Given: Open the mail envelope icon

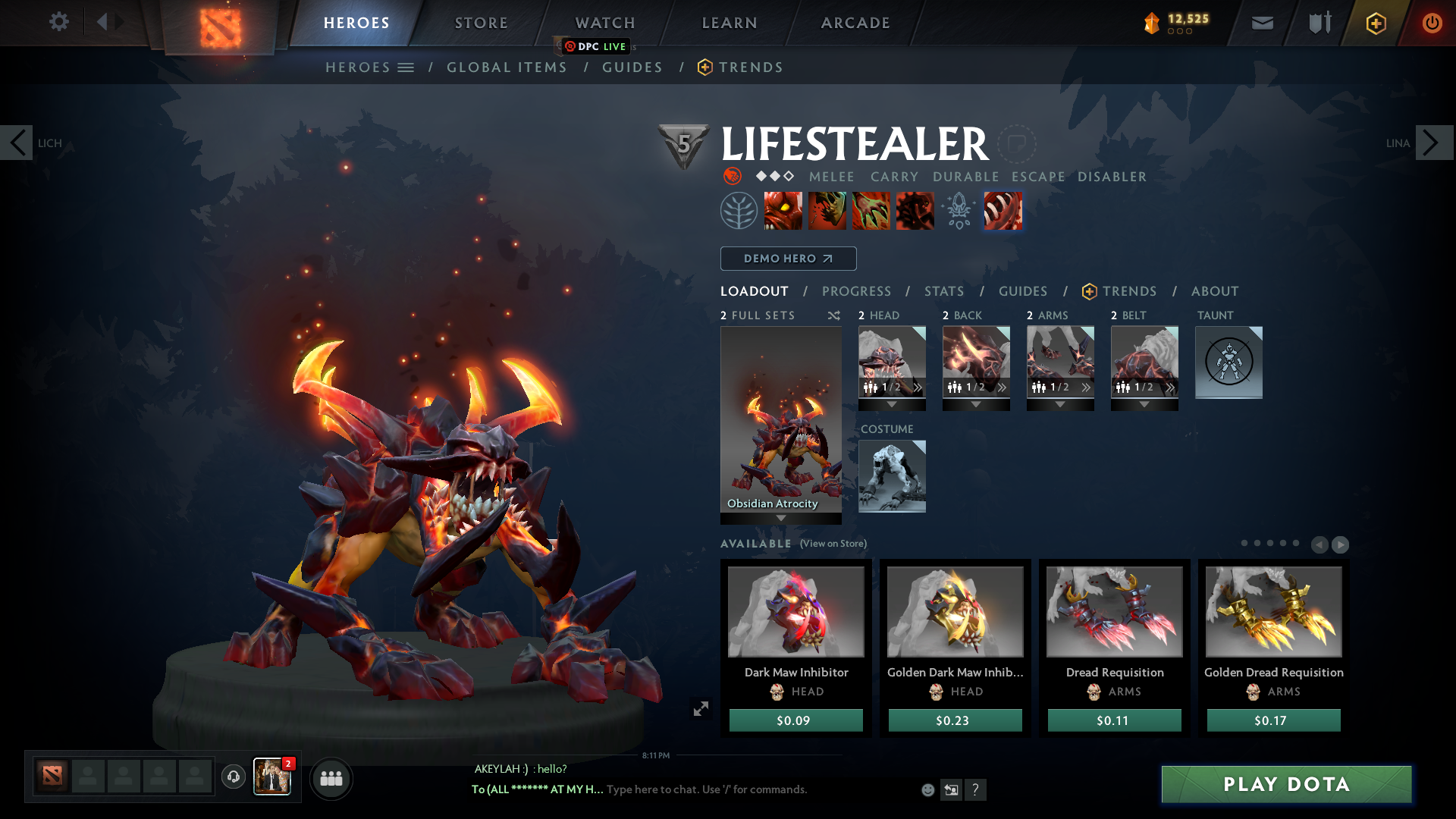Looking at the screenshot, I should 1262,23.
